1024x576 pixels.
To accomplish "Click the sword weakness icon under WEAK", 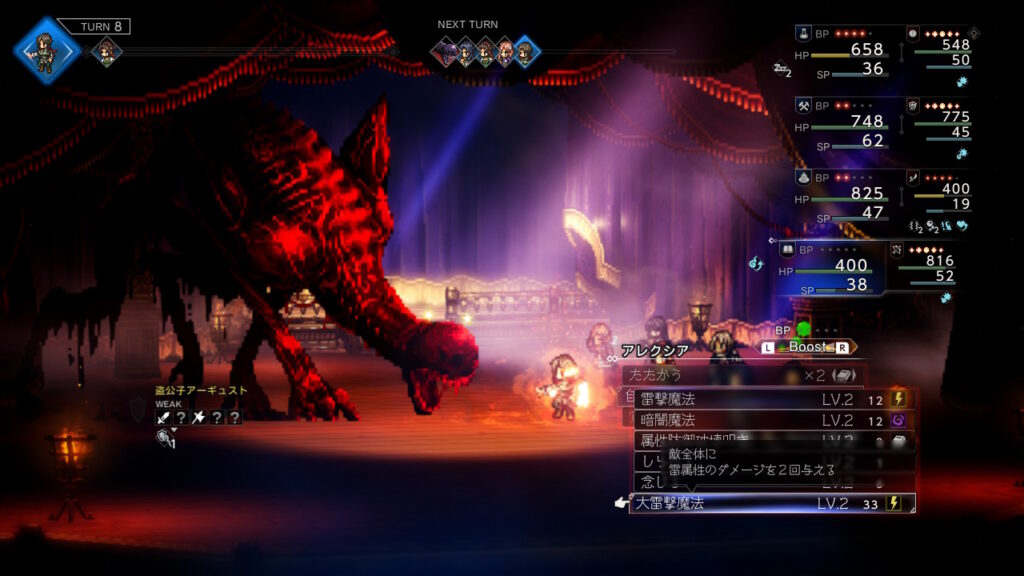I will (162, 417).
